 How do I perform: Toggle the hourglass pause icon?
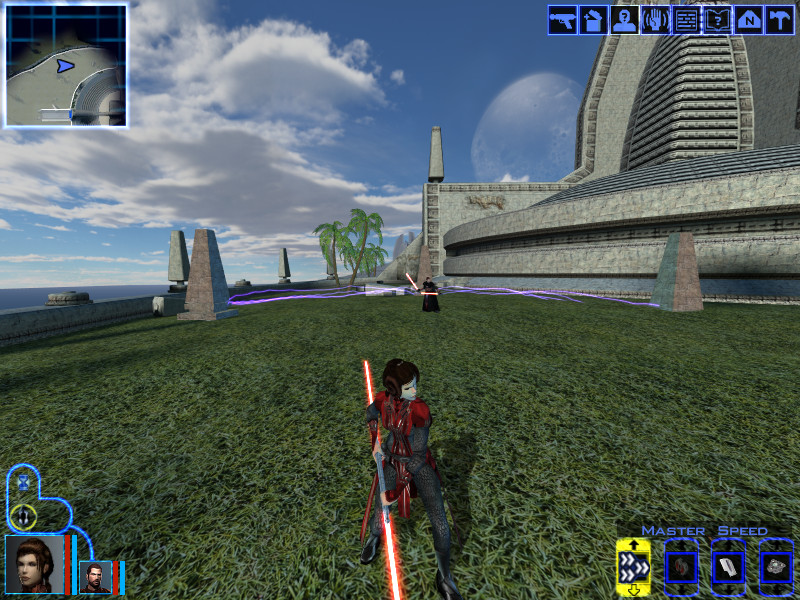click(23, 482)
